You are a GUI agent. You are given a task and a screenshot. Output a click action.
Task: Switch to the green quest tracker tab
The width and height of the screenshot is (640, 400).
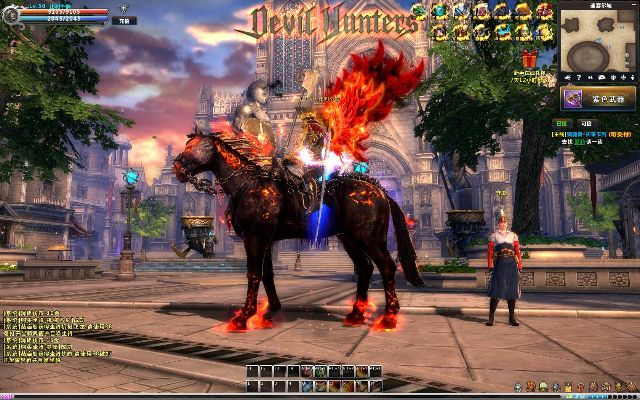pyautogui.click(x=560, y=123)
